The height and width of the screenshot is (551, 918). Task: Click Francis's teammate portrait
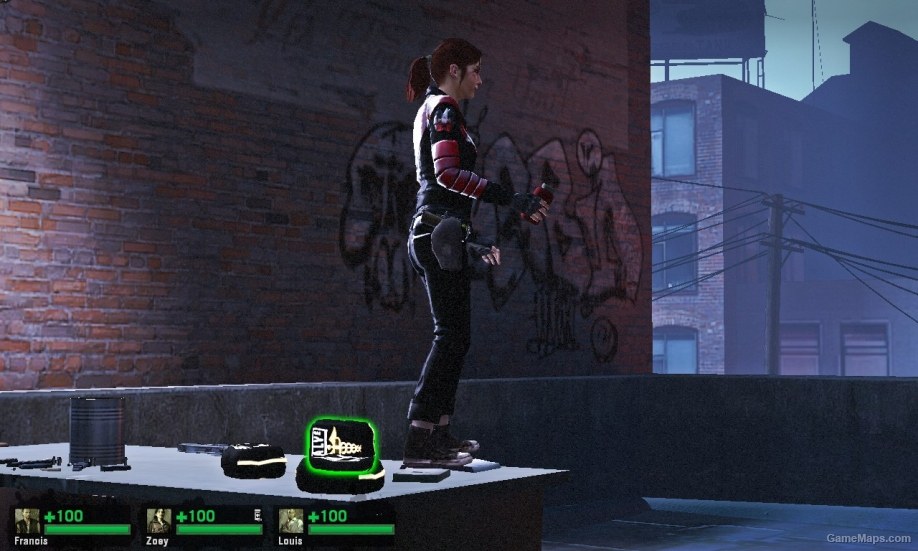coord(27,520)
